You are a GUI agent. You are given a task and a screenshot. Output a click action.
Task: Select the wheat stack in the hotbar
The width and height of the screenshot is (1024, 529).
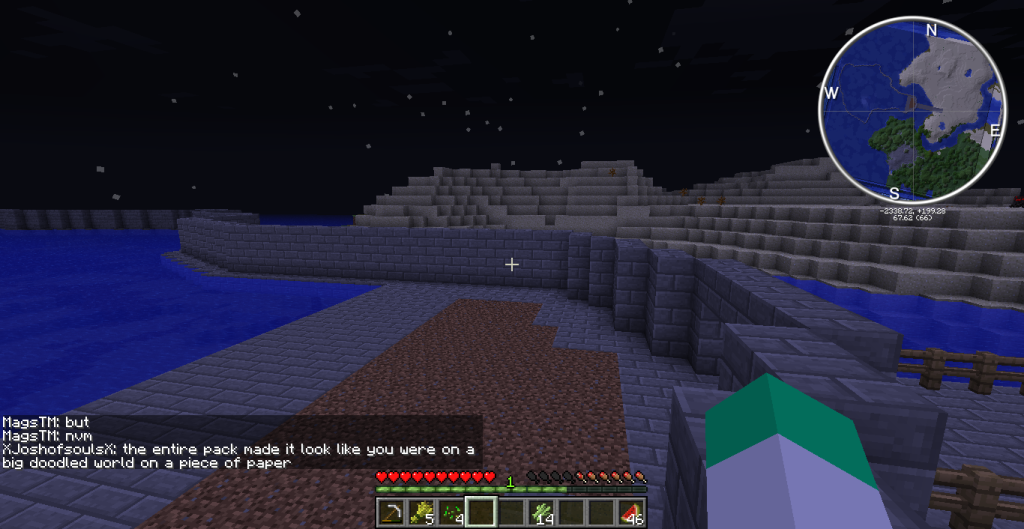tap(420, 513)
